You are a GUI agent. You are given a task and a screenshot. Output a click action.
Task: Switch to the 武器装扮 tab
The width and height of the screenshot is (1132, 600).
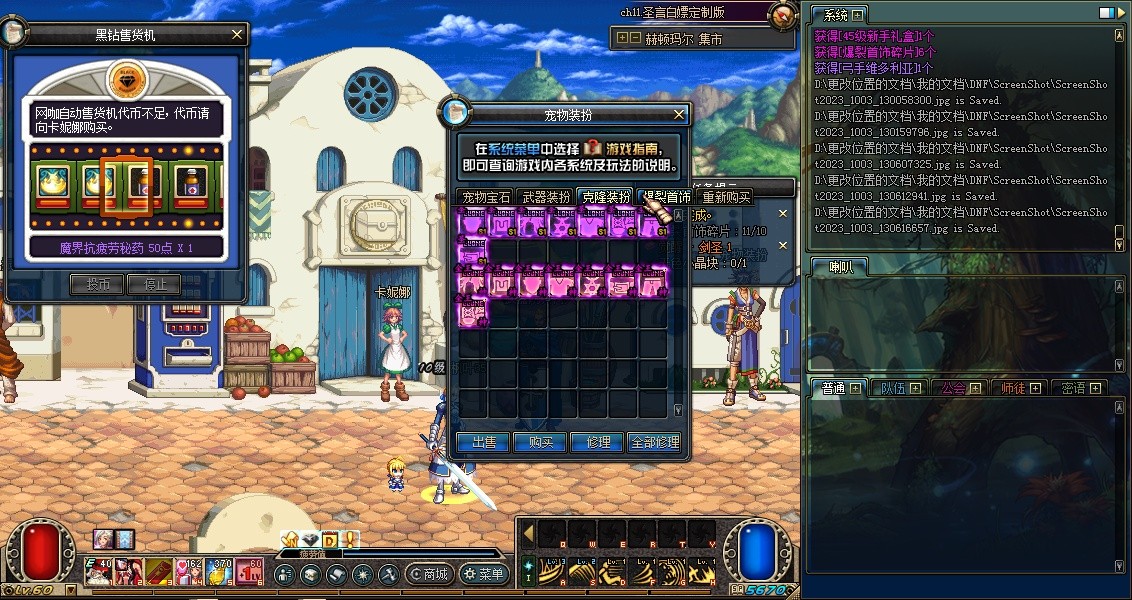[545, 197]
